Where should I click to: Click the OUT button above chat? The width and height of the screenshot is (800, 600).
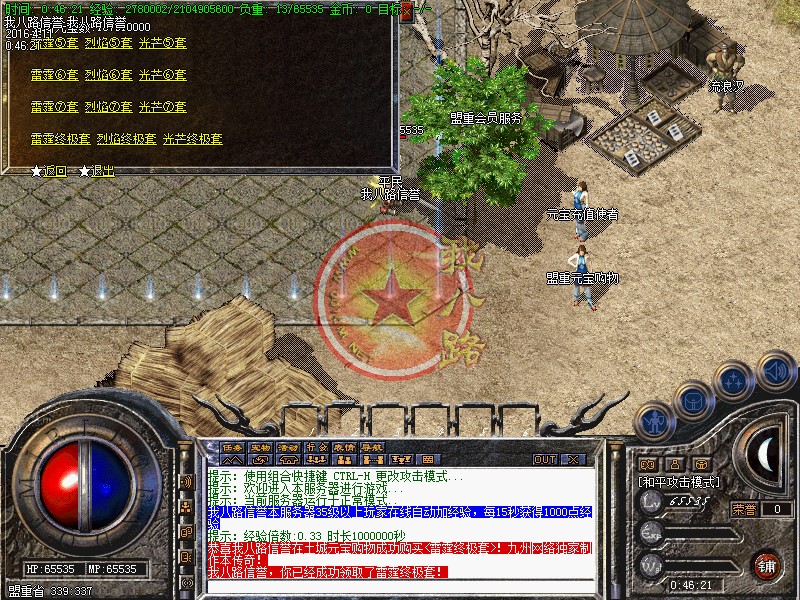point(544,459)
